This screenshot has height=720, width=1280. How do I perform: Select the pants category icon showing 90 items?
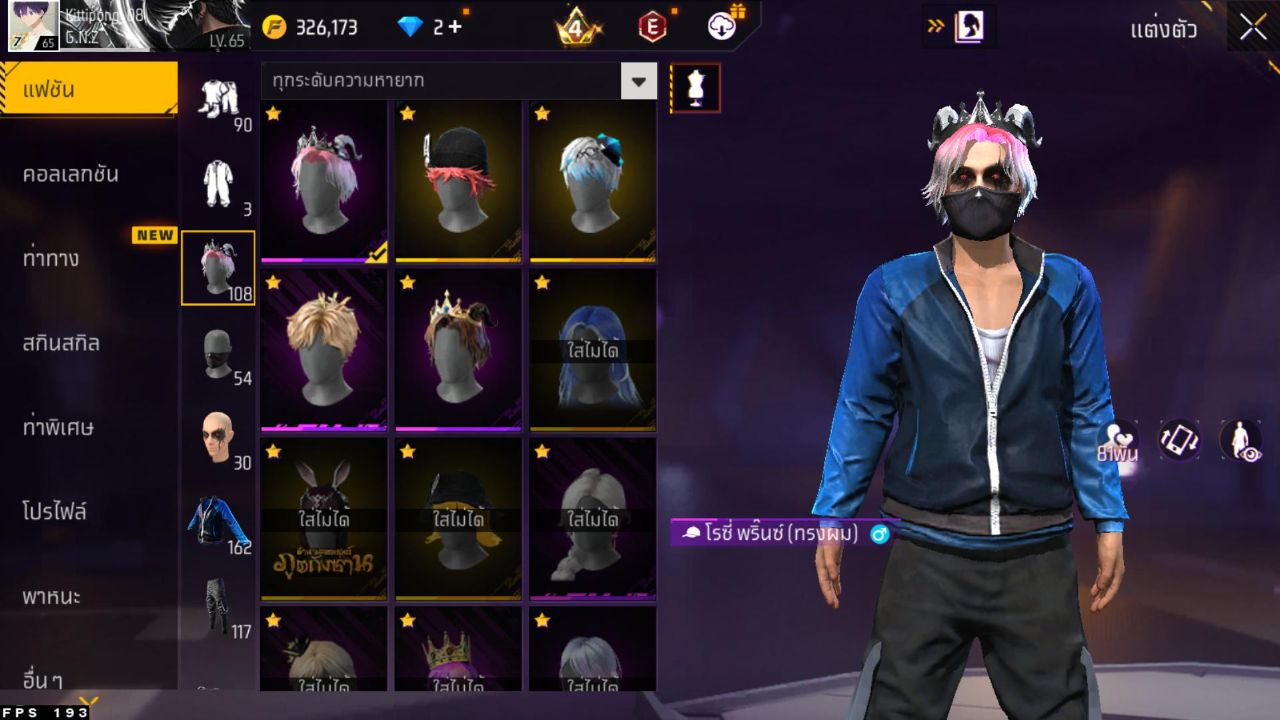(x=218, y=100)
